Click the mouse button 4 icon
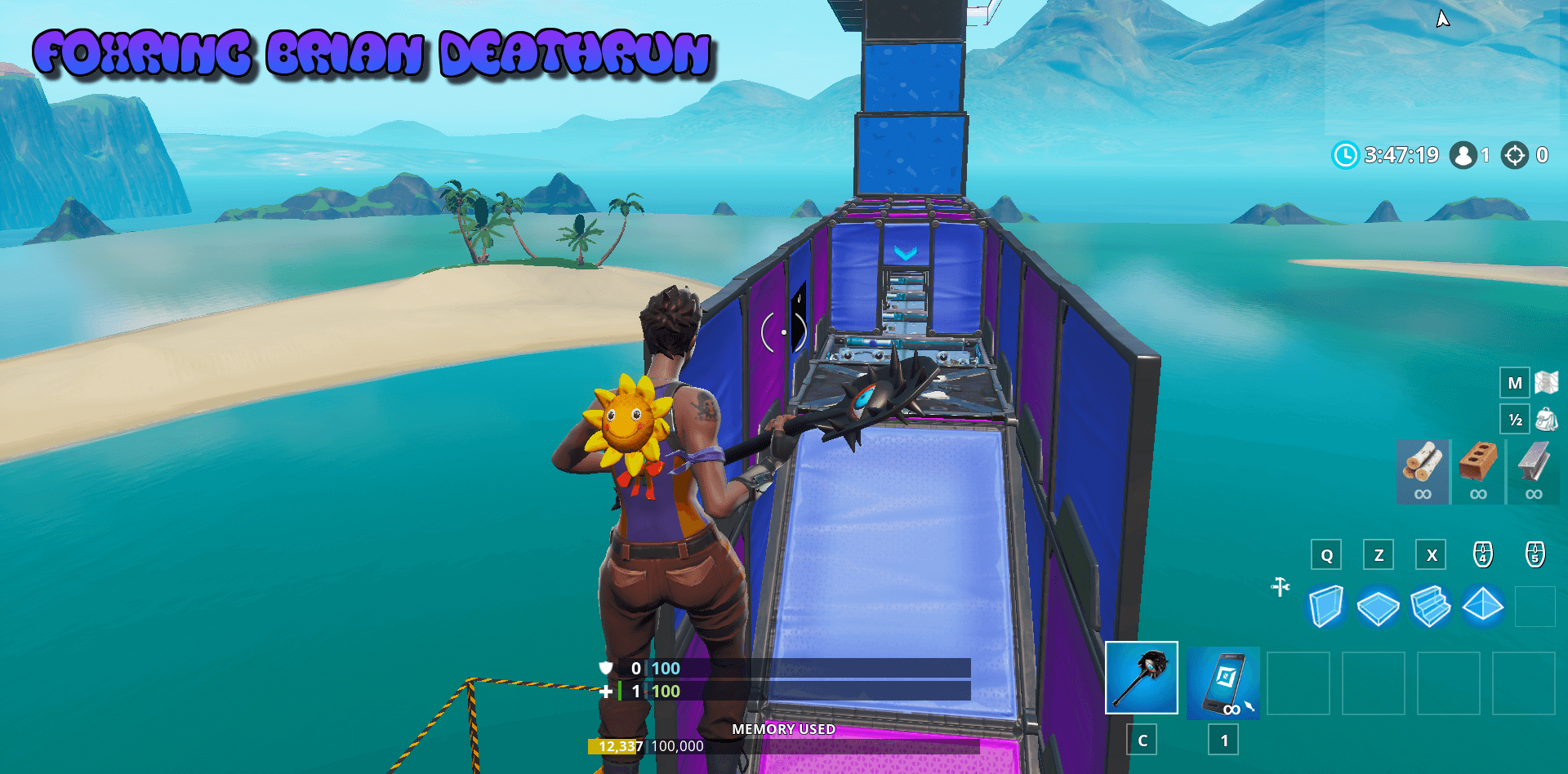This screenshot has width=1568, height=774. 1482,554
